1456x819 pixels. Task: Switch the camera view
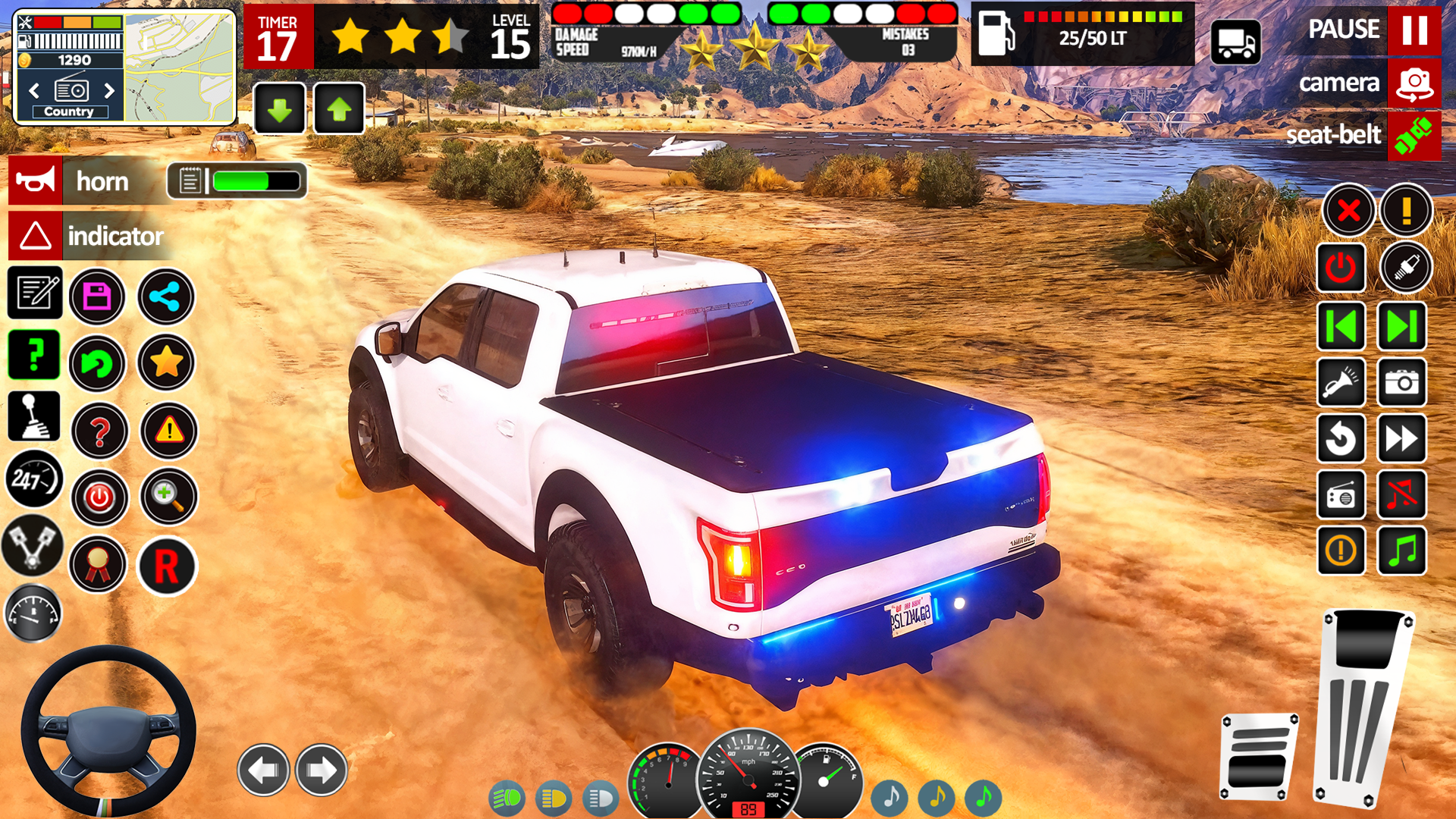coord(1414,83)
